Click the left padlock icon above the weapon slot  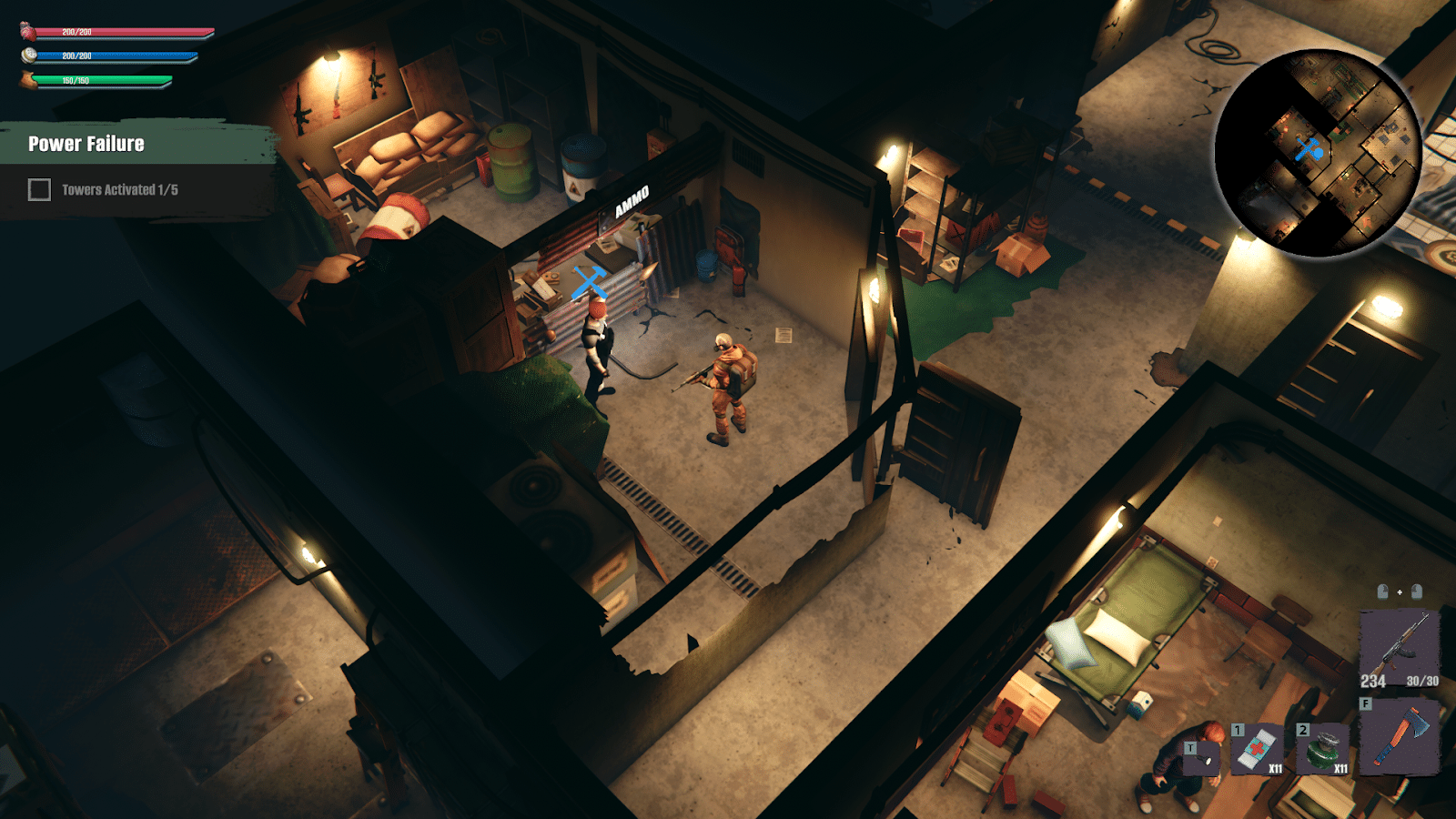point(1384,591)
